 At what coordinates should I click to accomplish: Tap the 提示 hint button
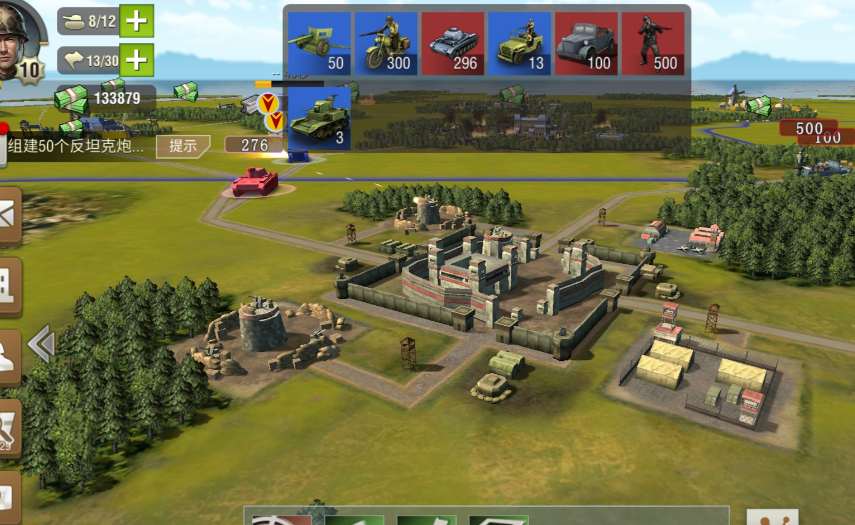point(183,146)
